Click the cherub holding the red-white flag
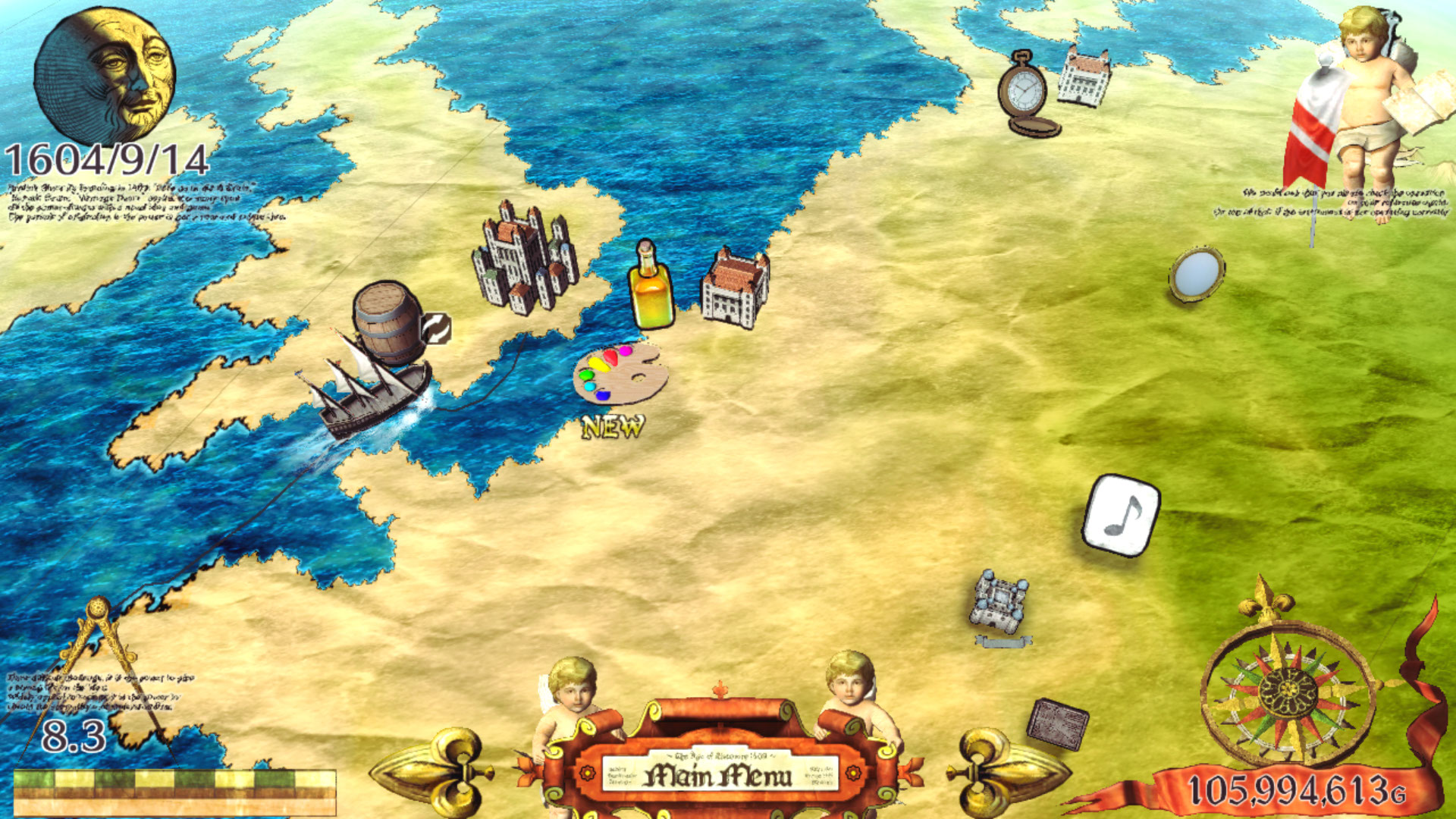 coord(1365,106)
